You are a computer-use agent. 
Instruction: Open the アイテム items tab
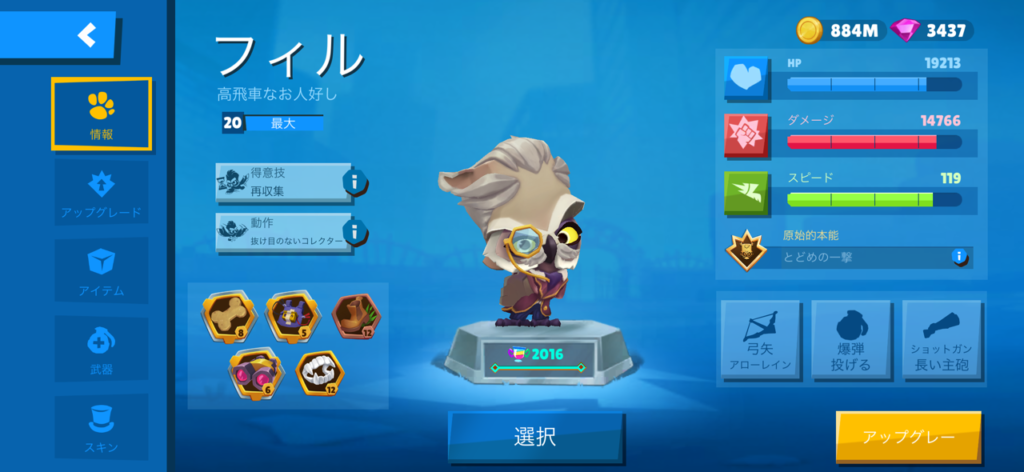[101, 270]
